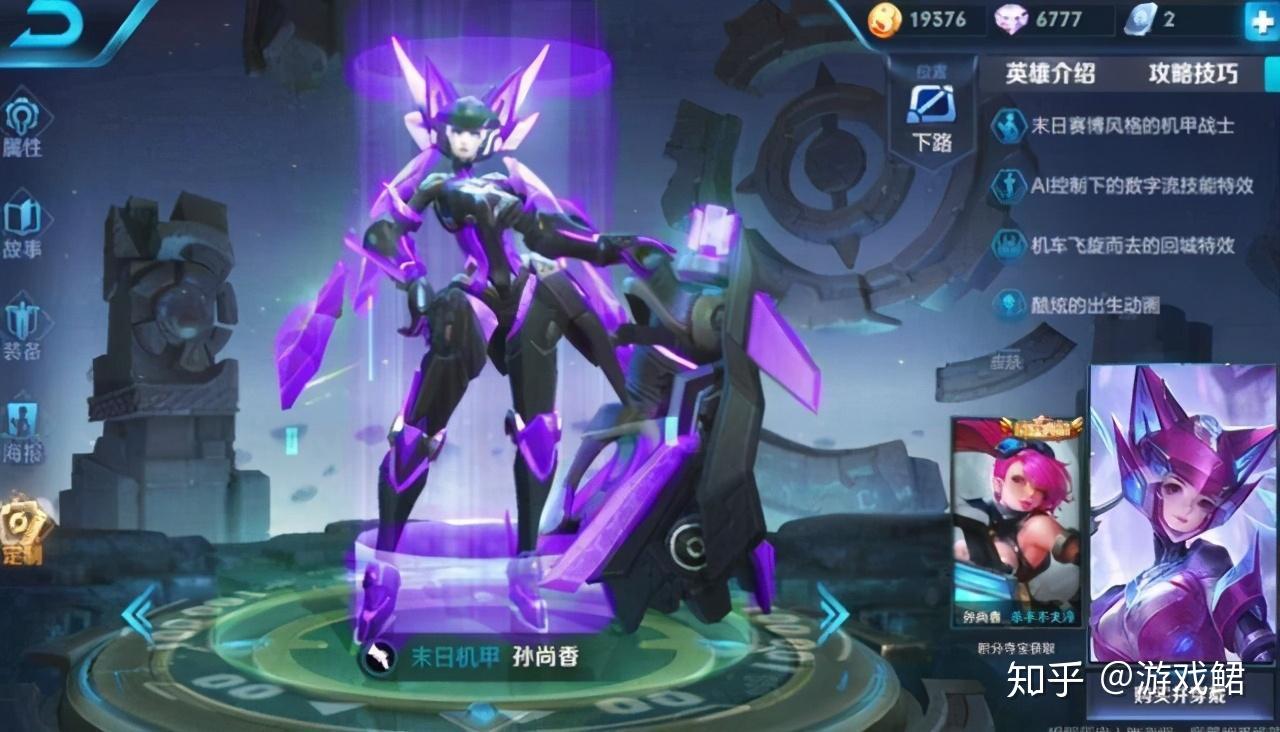Open the 属性 attributes section
1280x732 pixels.
[x=22, y=128]
